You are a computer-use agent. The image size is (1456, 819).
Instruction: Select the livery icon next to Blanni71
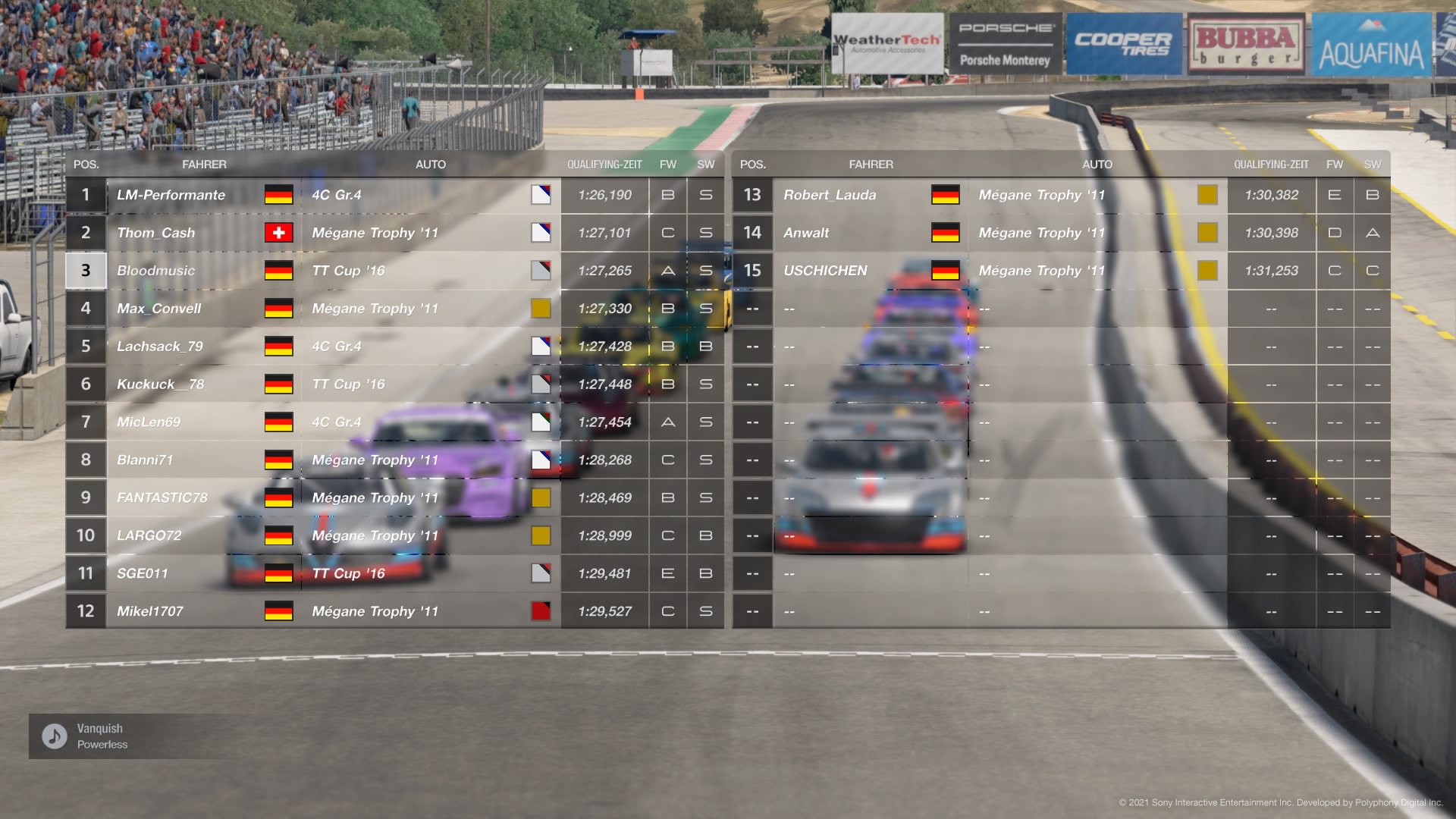click(x=541, y=460)
